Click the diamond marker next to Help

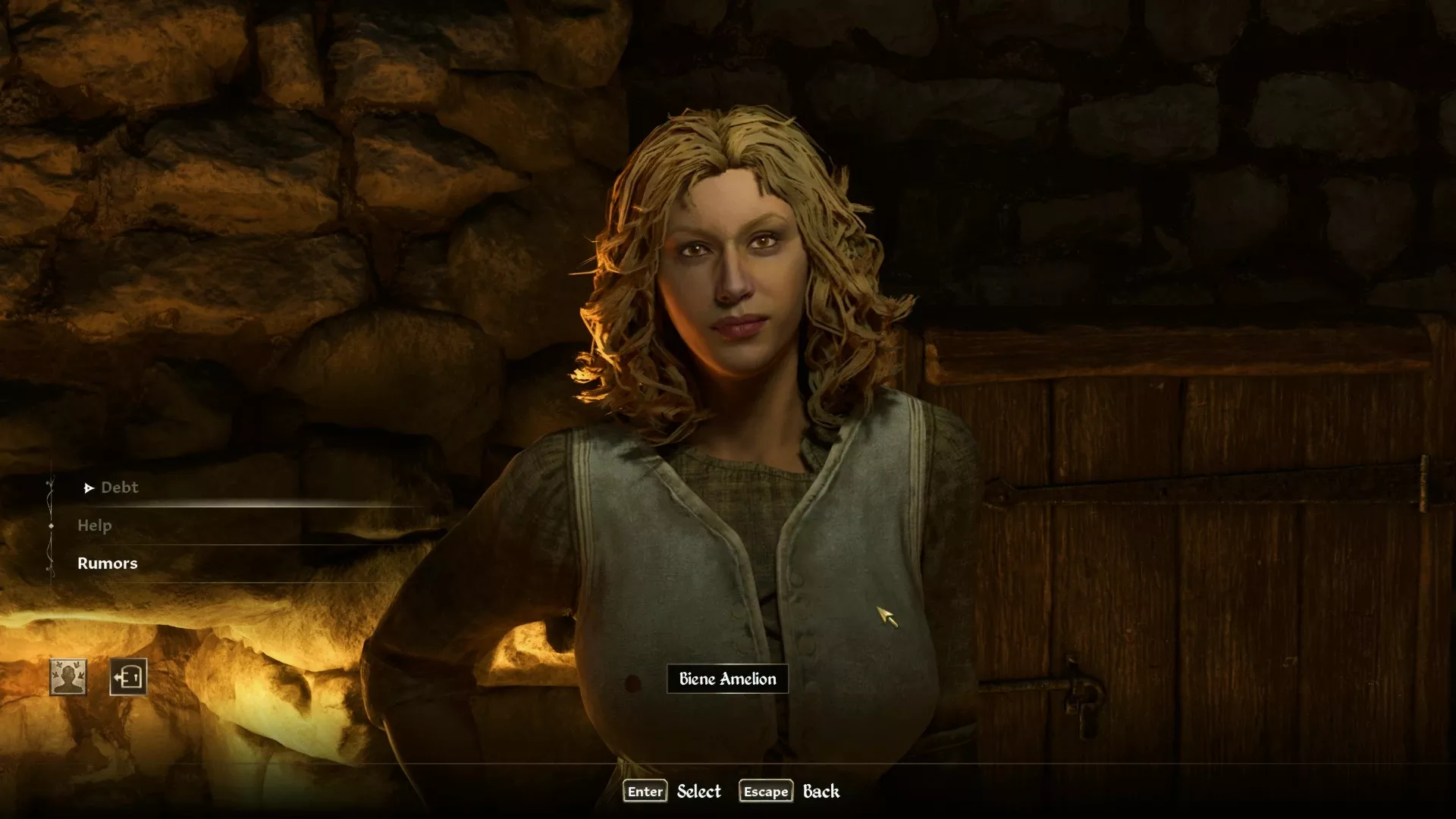pos(52,526)
